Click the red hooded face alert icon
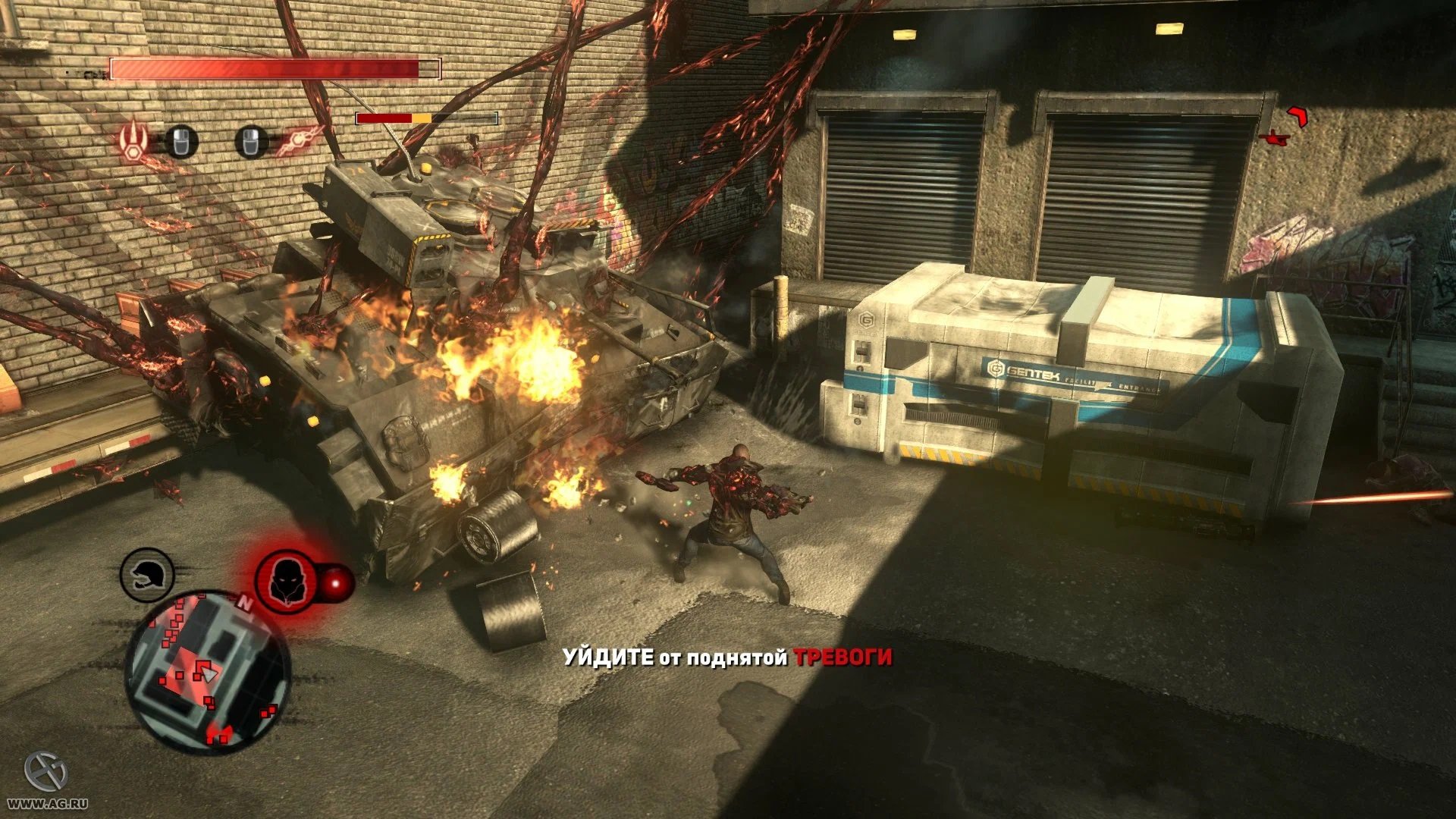 (286, 582)
